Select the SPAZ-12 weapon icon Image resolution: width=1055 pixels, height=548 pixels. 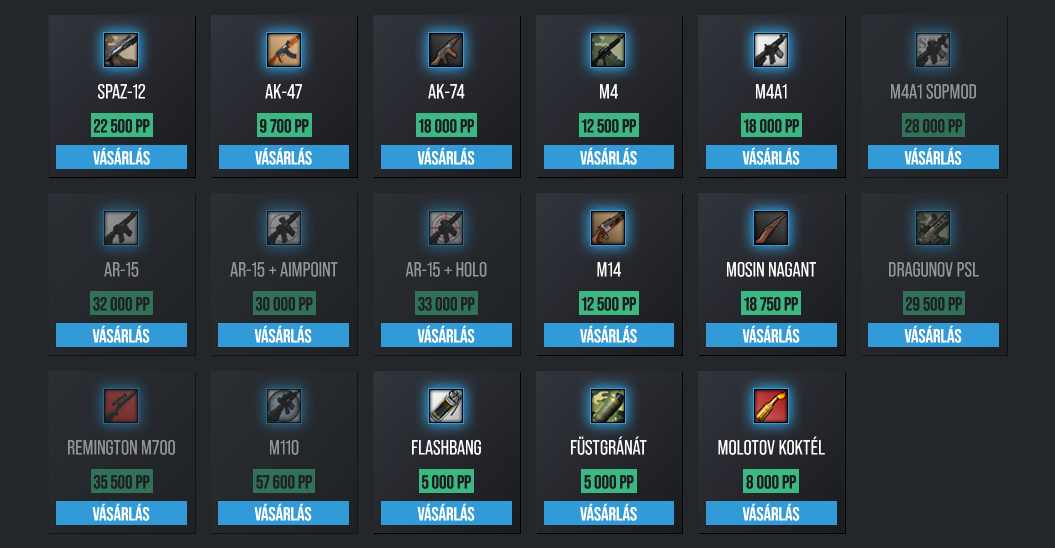[121, 50]
